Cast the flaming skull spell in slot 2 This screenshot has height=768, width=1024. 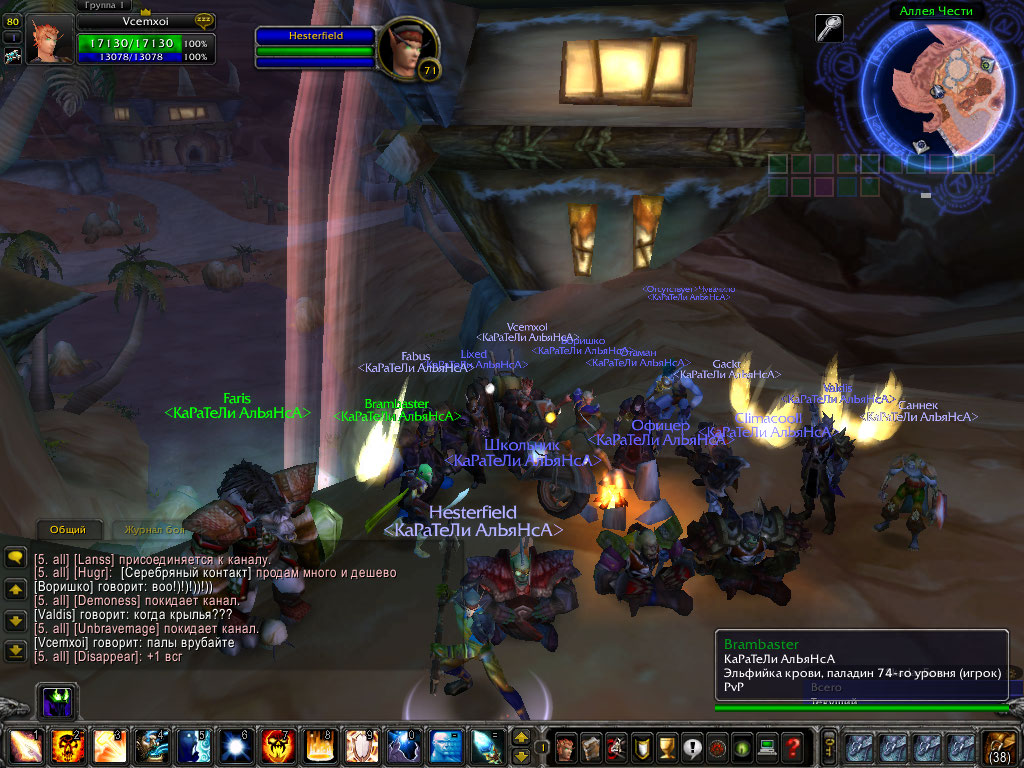[x=65, y=747]
